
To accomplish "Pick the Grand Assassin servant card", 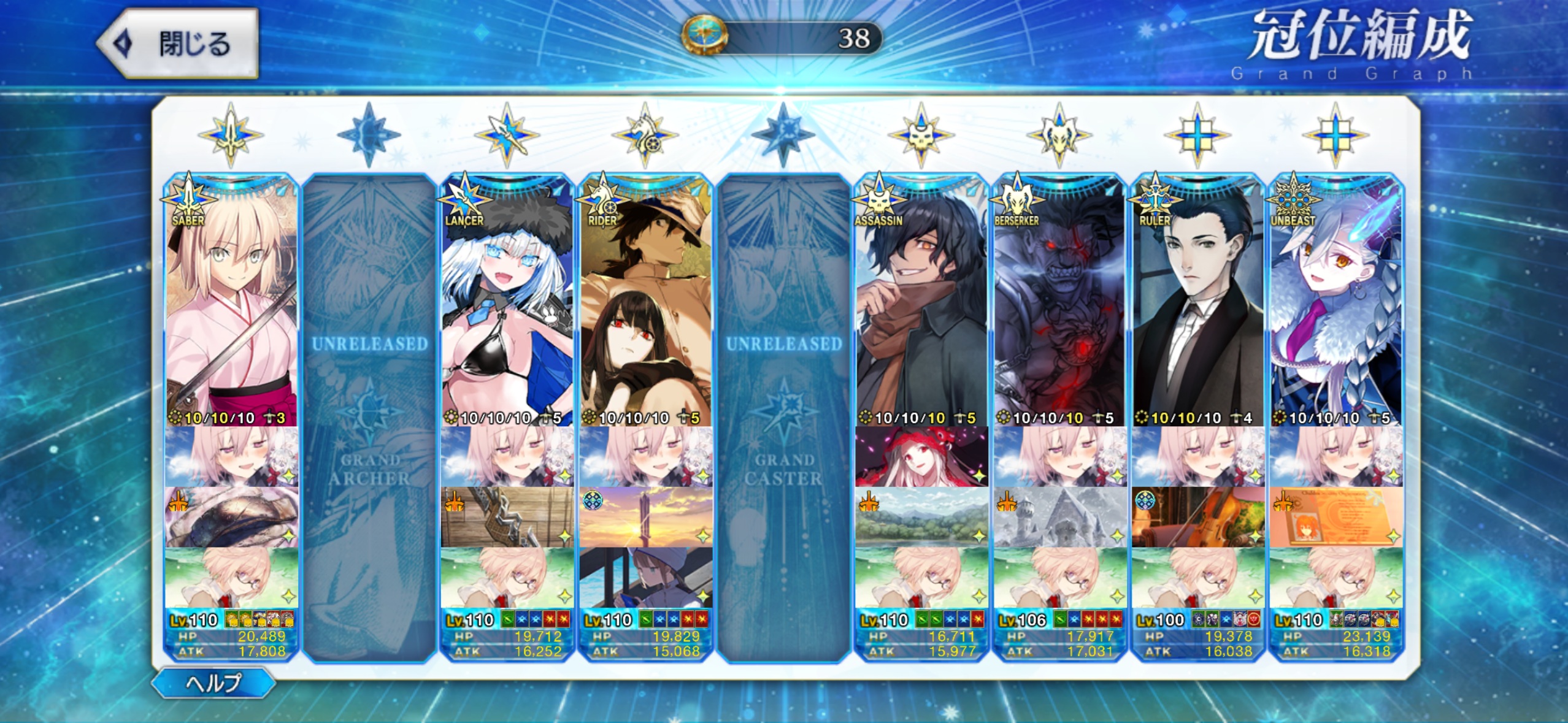I will 921,307.
